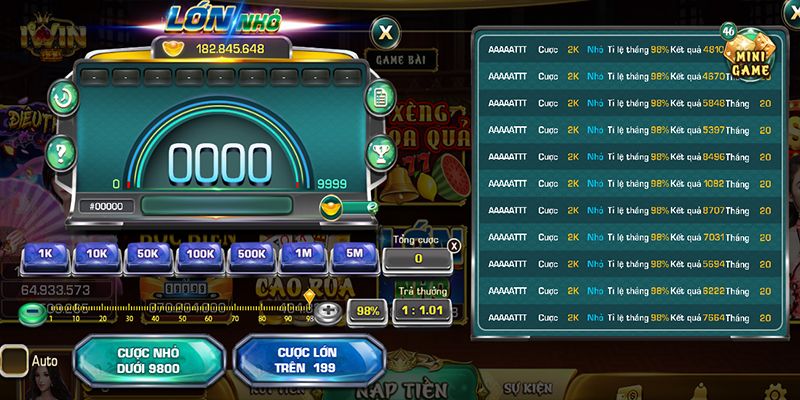
Task: Select the 100K bet chip
Action: (x=200, y=255)
